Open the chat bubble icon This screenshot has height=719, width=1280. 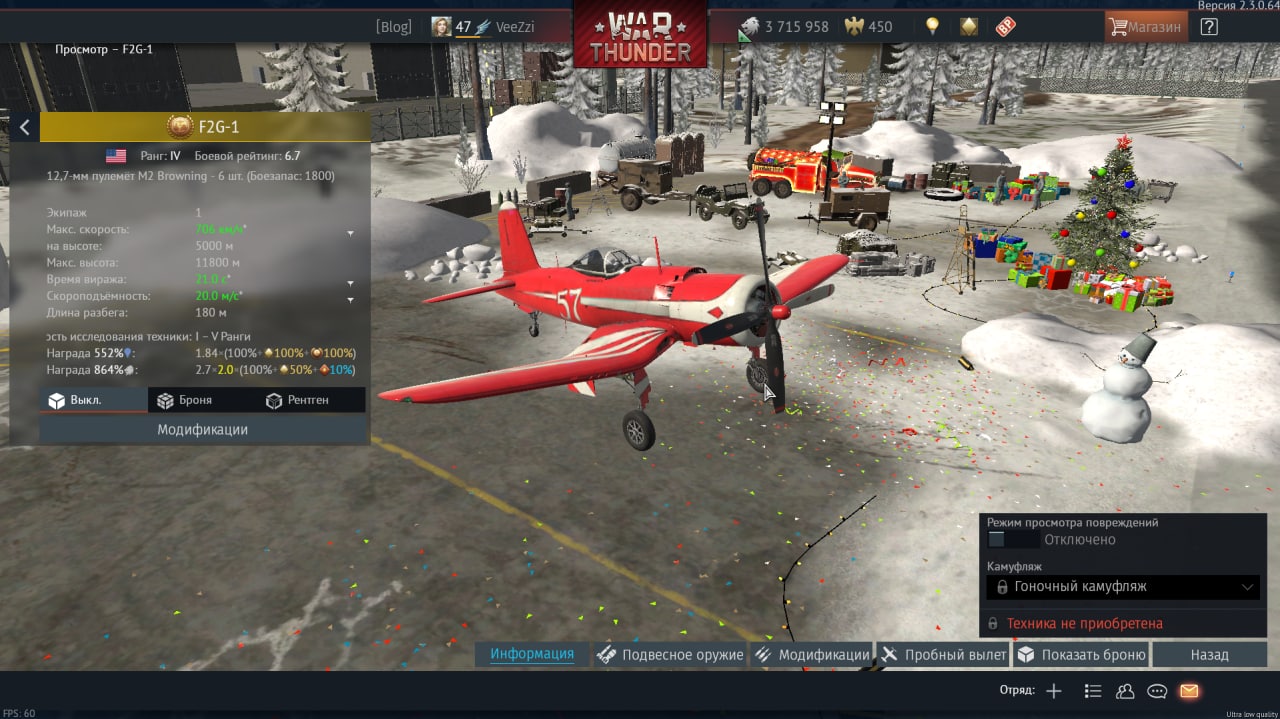(1157, 691)
